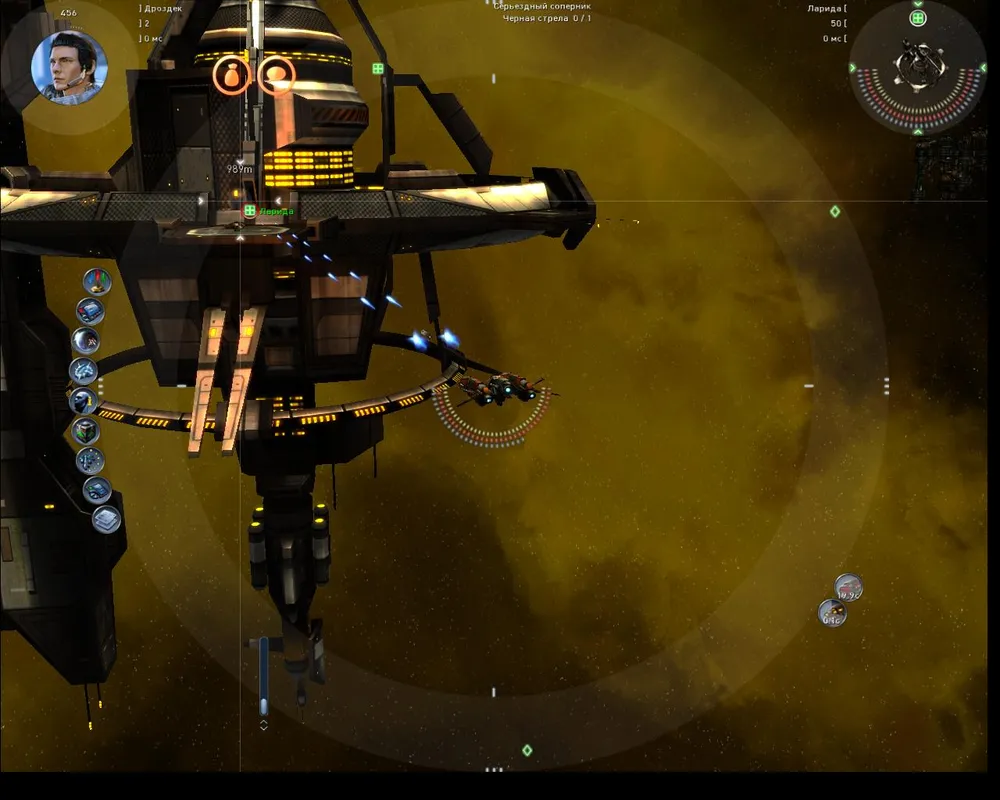1000x800 pixels.
Task: Open the star constellation map icon
Action: click(91, 460)
